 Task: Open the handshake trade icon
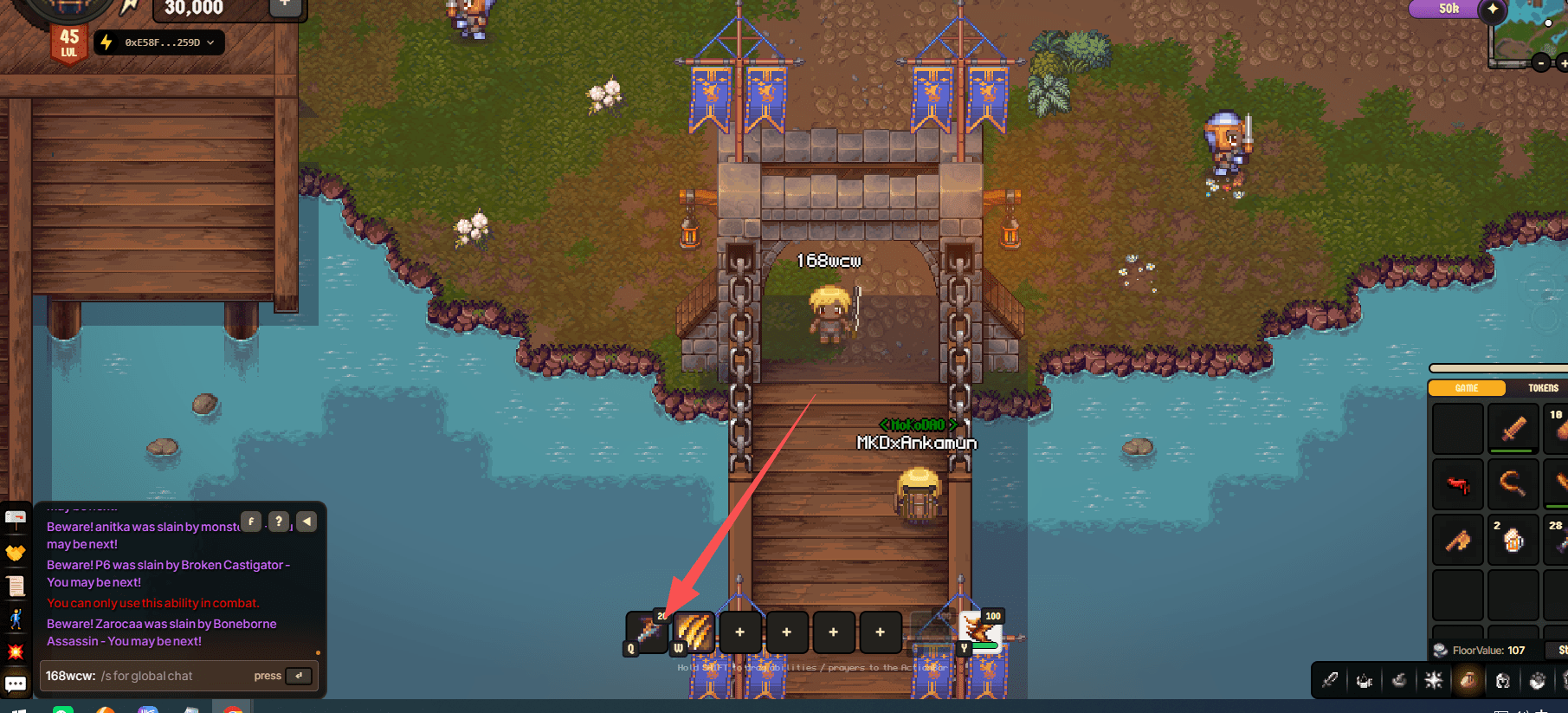tap(16, 552)
